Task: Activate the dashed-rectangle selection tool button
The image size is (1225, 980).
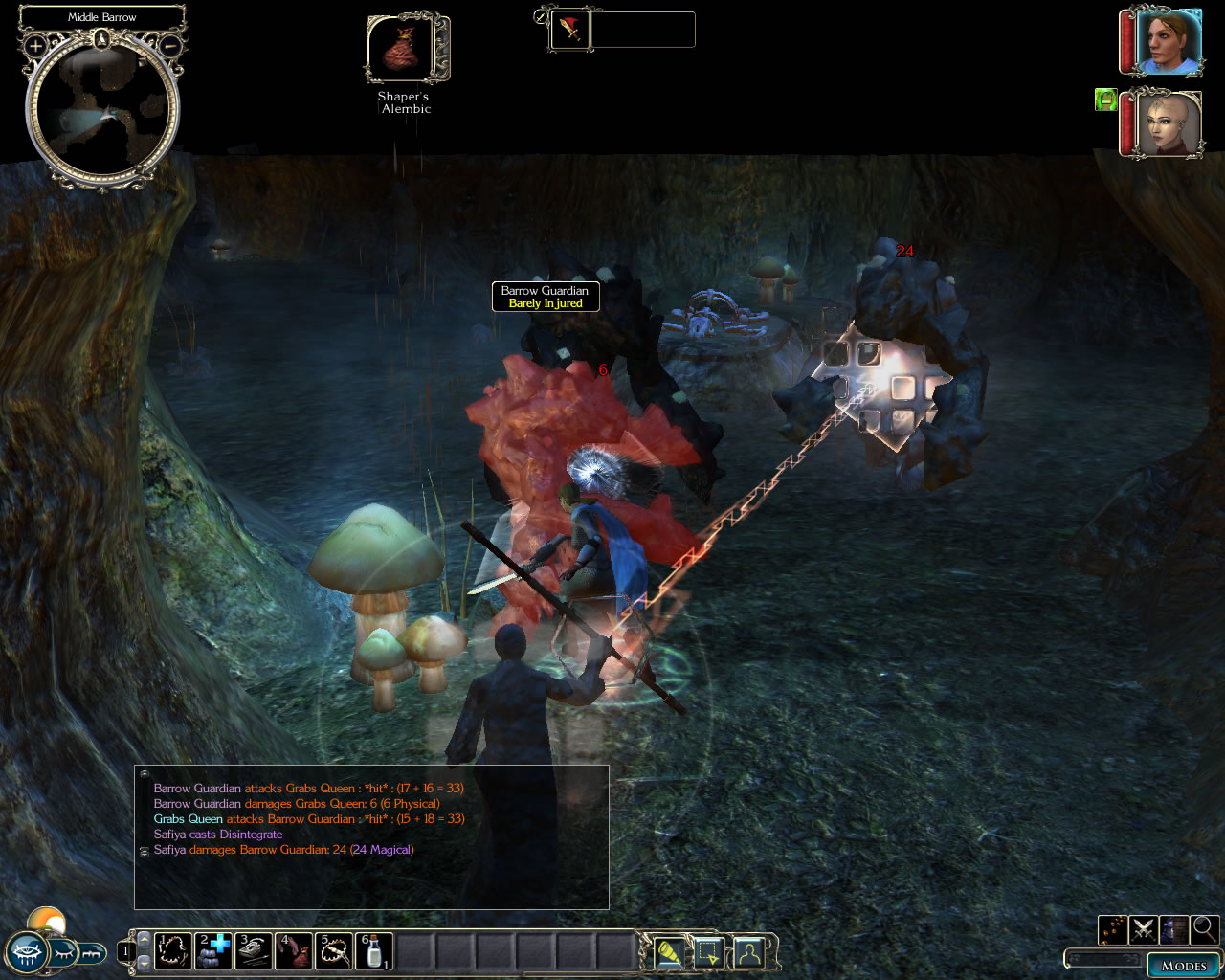Action: (x=708, y=952)
